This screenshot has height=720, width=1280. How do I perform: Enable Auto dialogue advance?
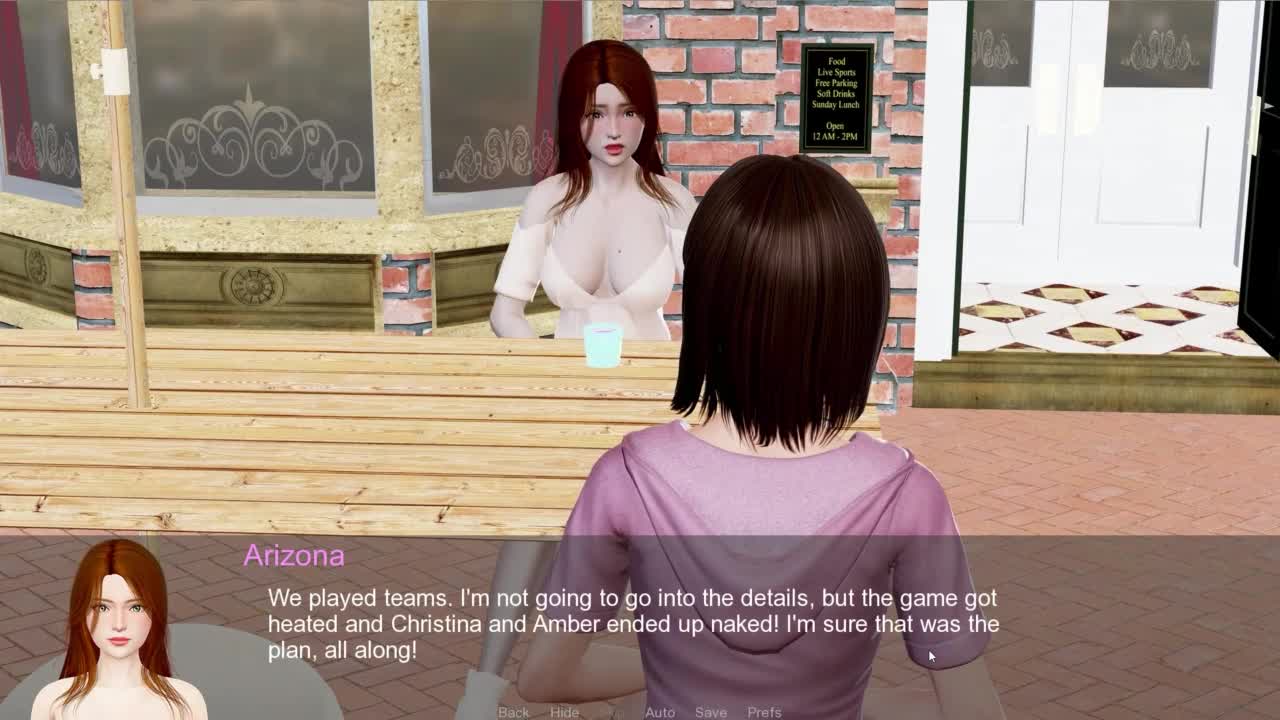(660, 712)
